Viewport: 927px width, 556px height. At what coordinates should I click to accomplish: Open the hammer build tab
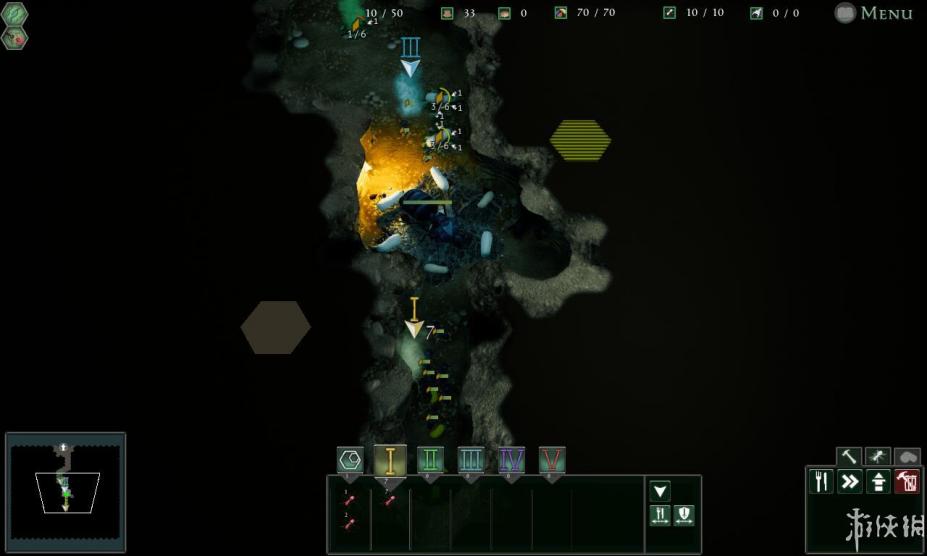(849, 457)
